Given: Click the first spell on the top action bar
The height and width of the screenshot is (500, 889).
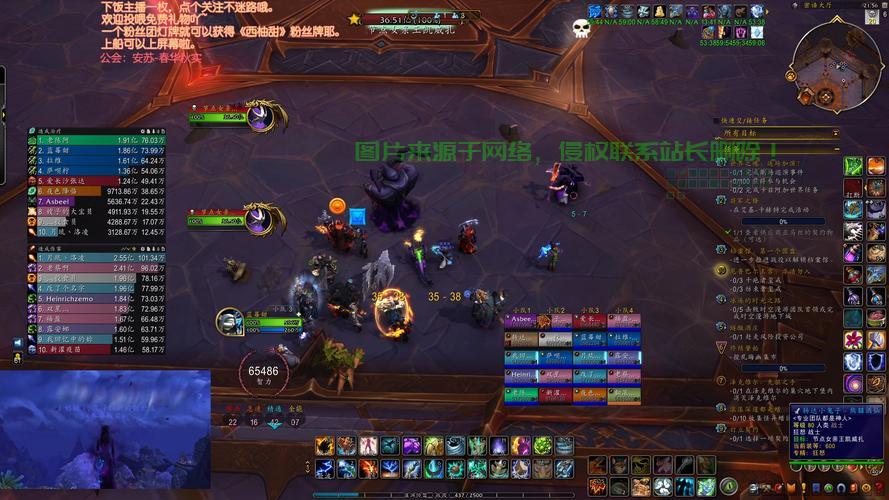Looking at the screenshot, I should tap(324, 445).
